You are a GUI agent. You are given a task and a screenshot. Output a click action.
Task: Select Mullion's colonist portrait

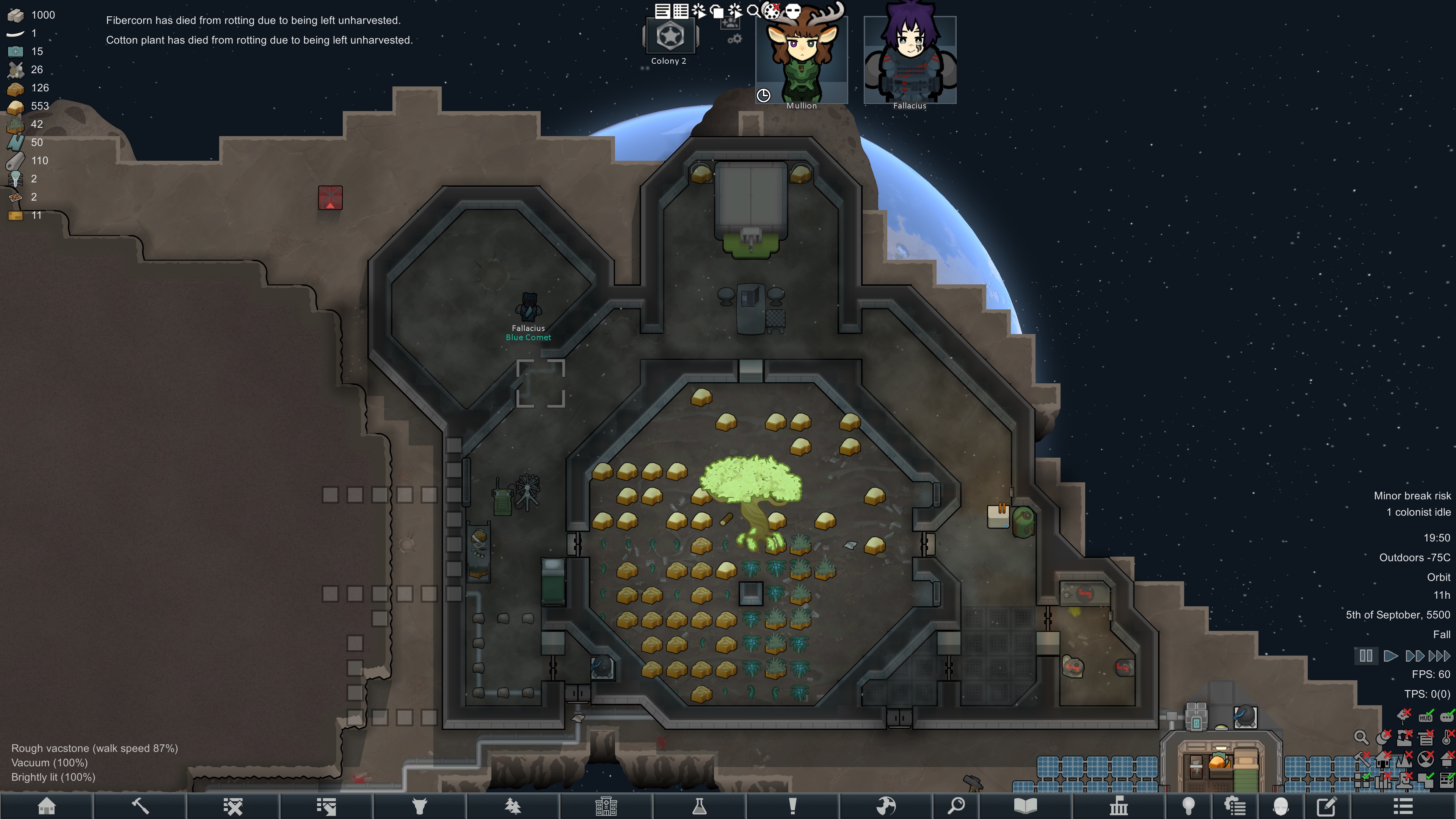coord(802,60)
